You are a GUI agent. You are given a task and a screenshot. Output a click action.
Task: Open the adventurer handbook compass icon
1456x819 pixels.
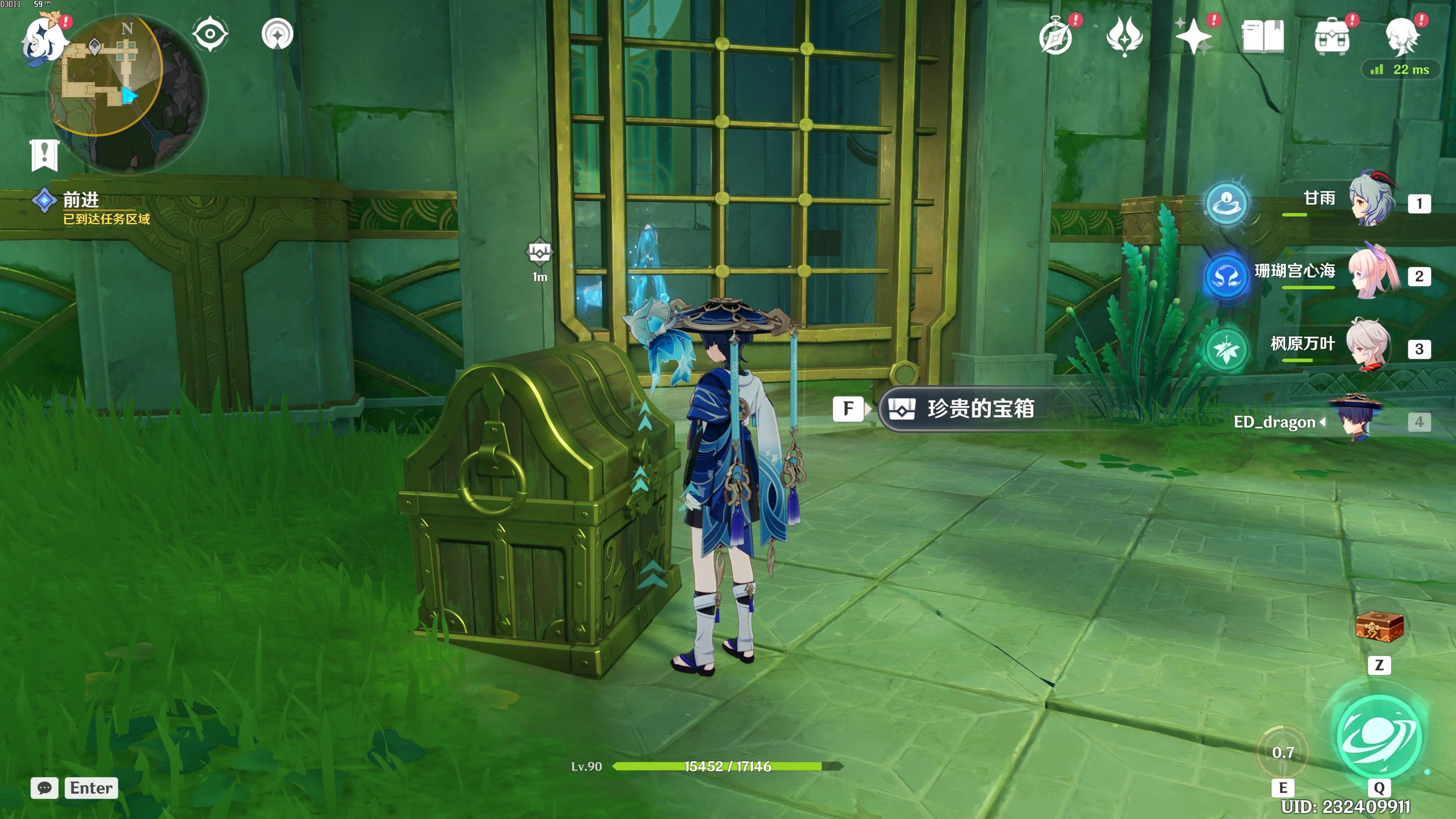click(1055, 37)
